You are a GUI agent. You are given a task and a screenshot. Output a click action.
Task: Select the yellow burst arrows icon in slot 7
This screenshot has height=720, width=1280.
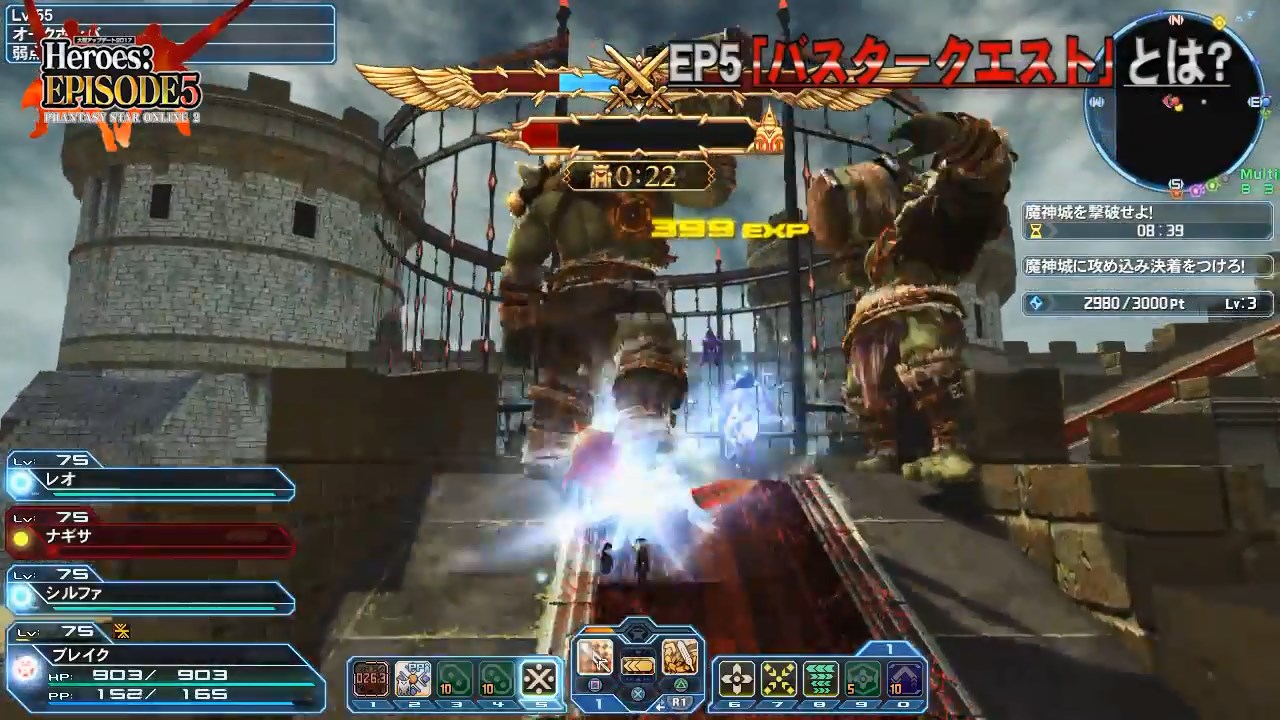point(780,679)
